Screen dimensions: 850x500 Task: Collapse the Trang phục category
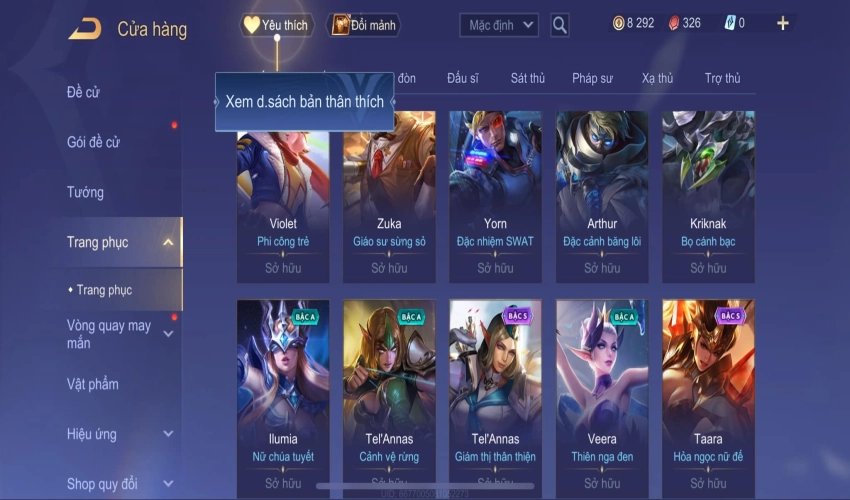coord(167,242)
